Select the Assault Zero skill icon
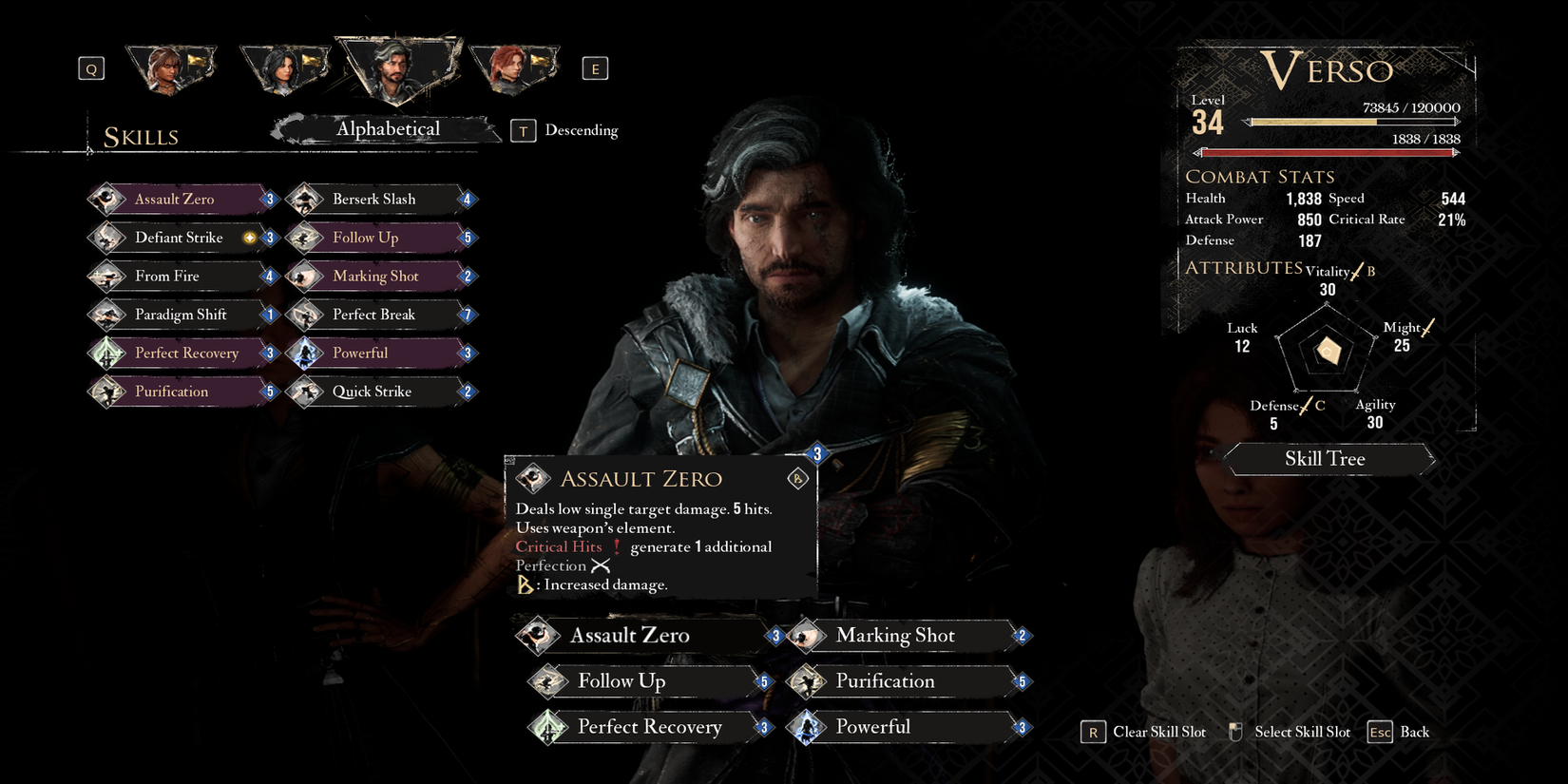The image size is (1568, 784). pos(105,199)
